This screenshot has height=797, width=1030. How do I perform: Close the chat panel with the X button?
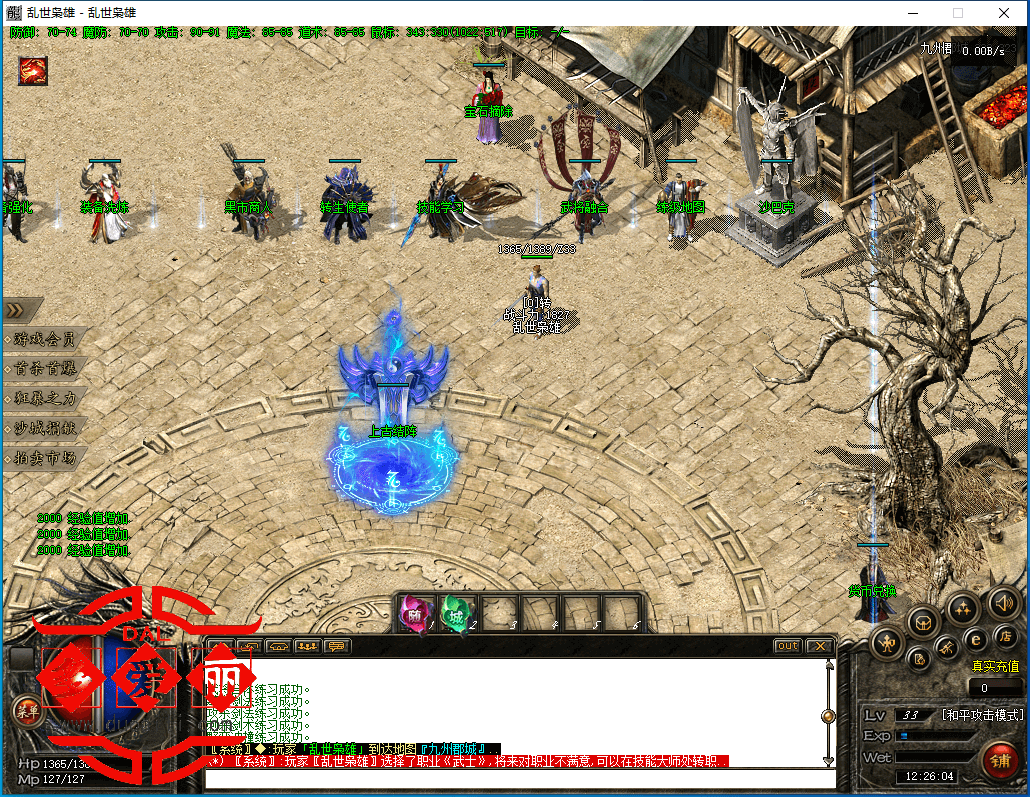[819, 646]
